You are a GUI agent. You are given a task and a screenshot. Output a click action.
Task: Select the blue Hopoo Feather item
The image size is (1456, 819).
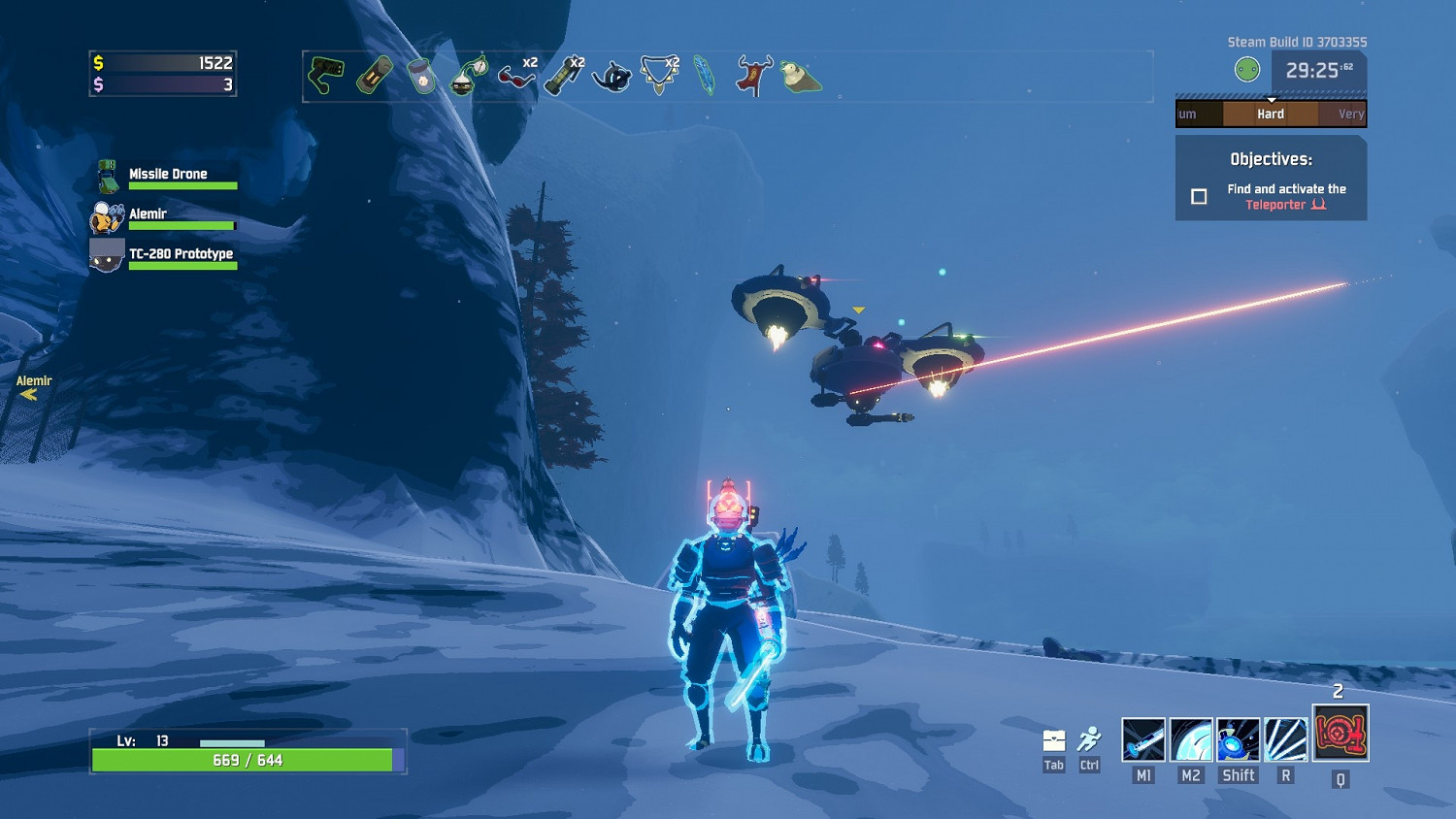click(705, 76)
